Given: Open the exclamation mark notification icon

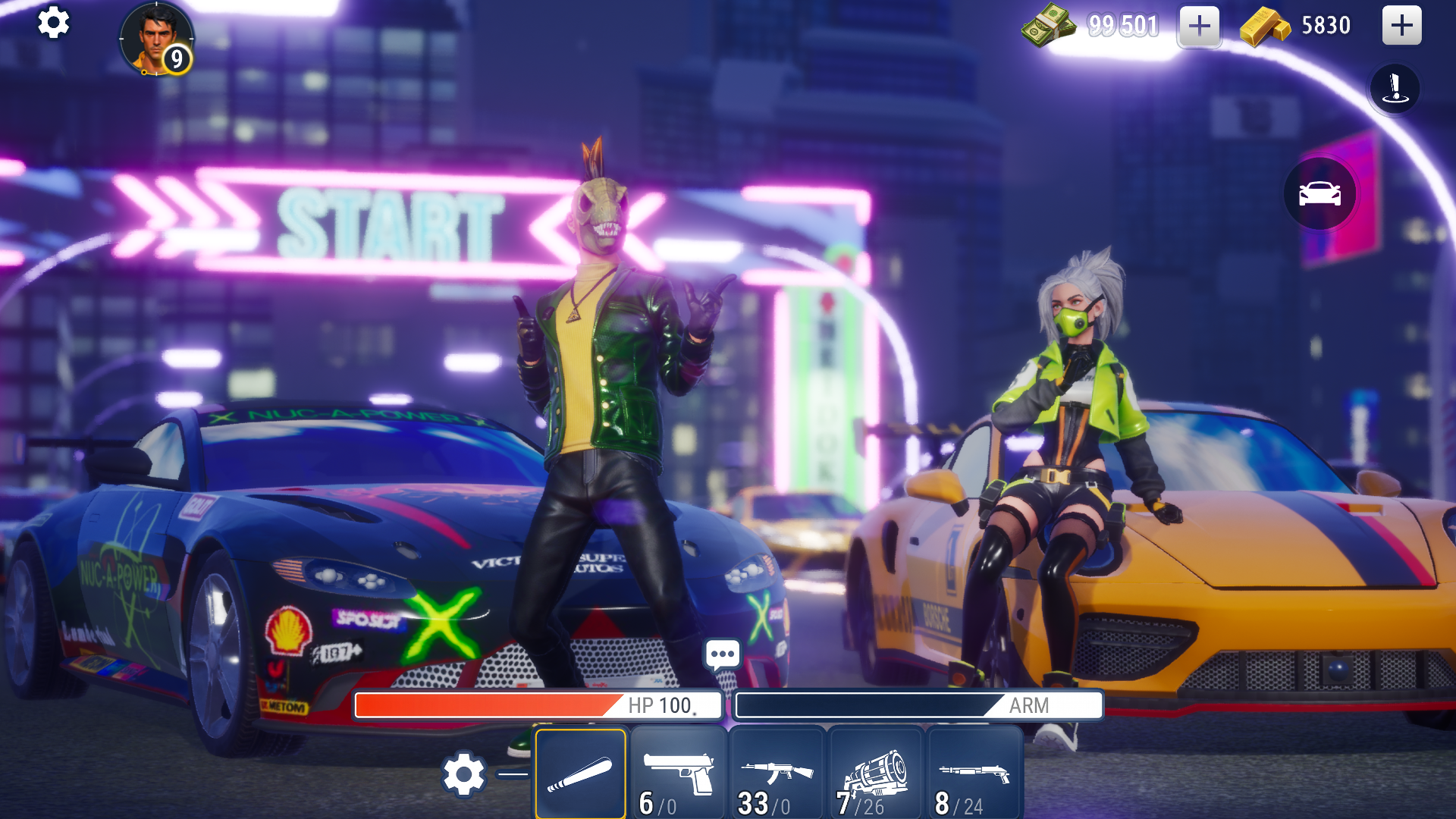Looking at the screenshot, I should [x=1395, y=88].
